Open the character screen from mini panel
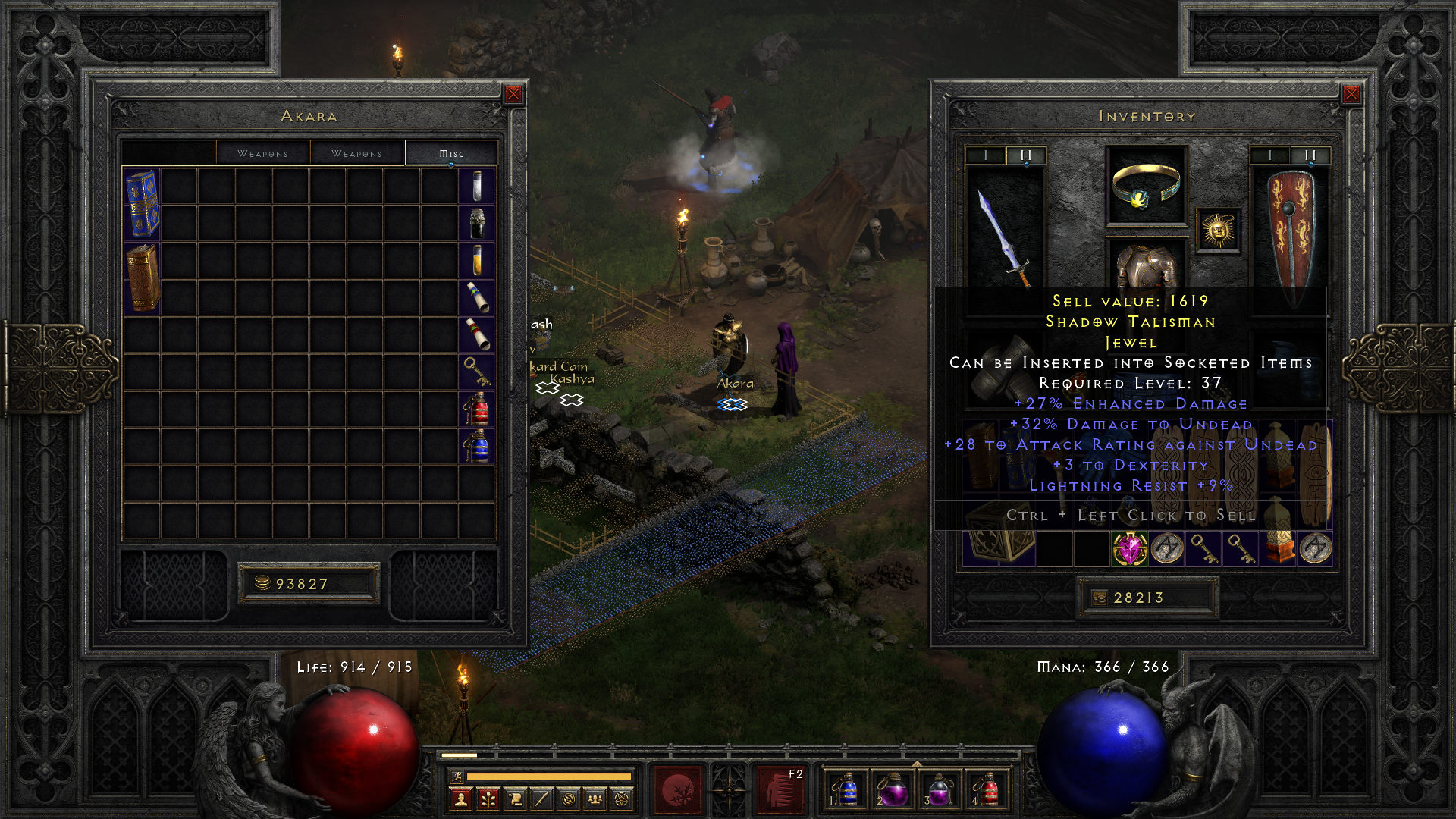The height and width of the screenshot is (819, 1456). (460, 799)
